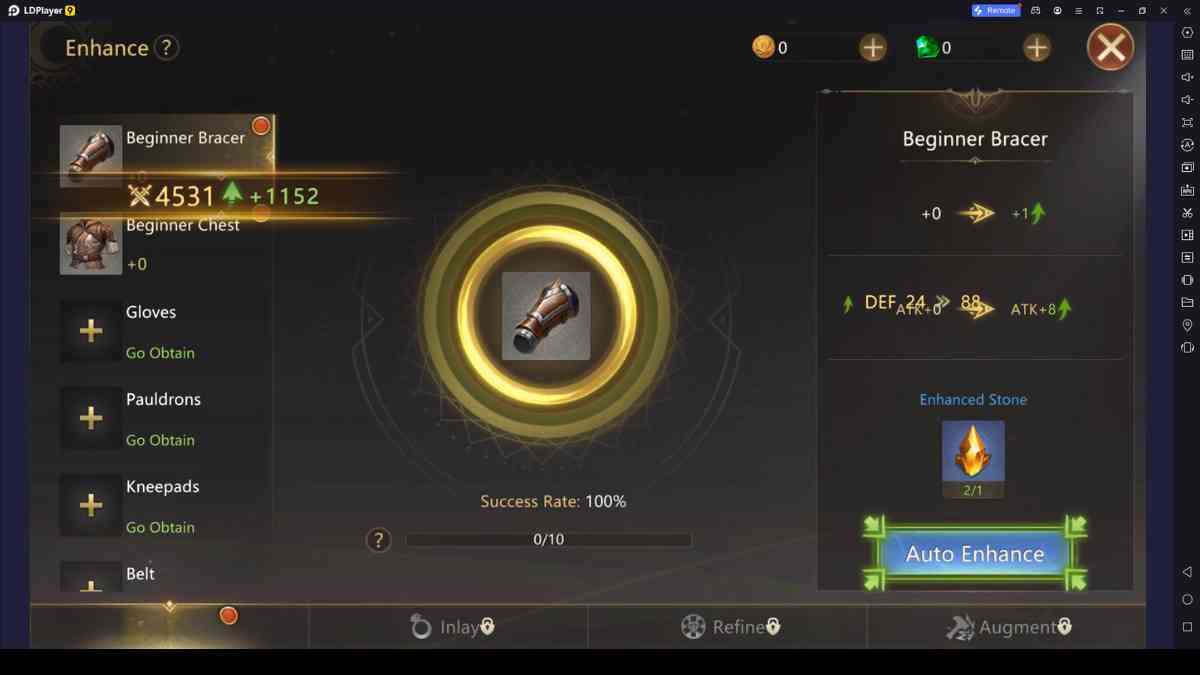Minimize the LDPlayer window
The width and height of the screenshot is (1200, 675).
pos(1121,10)
